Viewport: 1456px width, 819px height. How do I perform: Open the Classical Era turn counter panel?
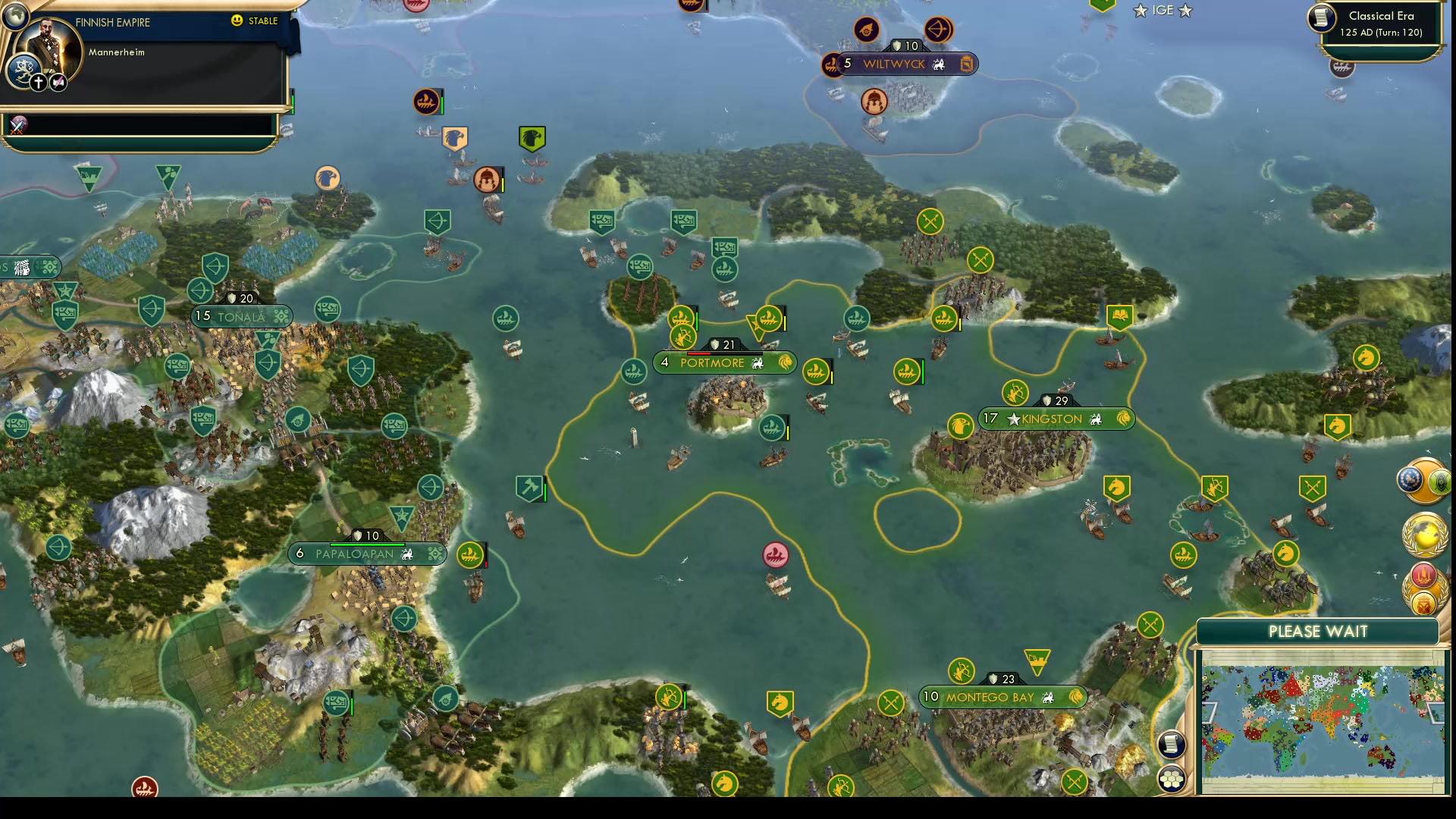[1382, 24]
